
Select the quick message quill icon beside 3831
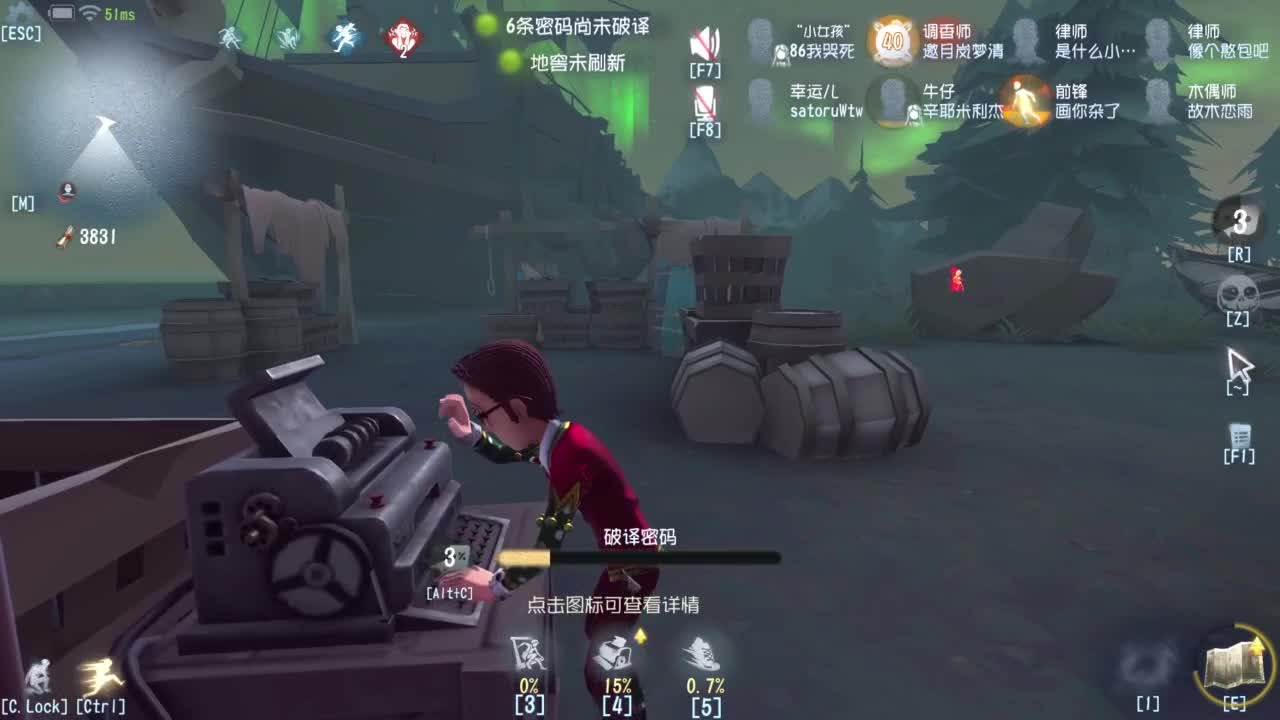(64, 236)
